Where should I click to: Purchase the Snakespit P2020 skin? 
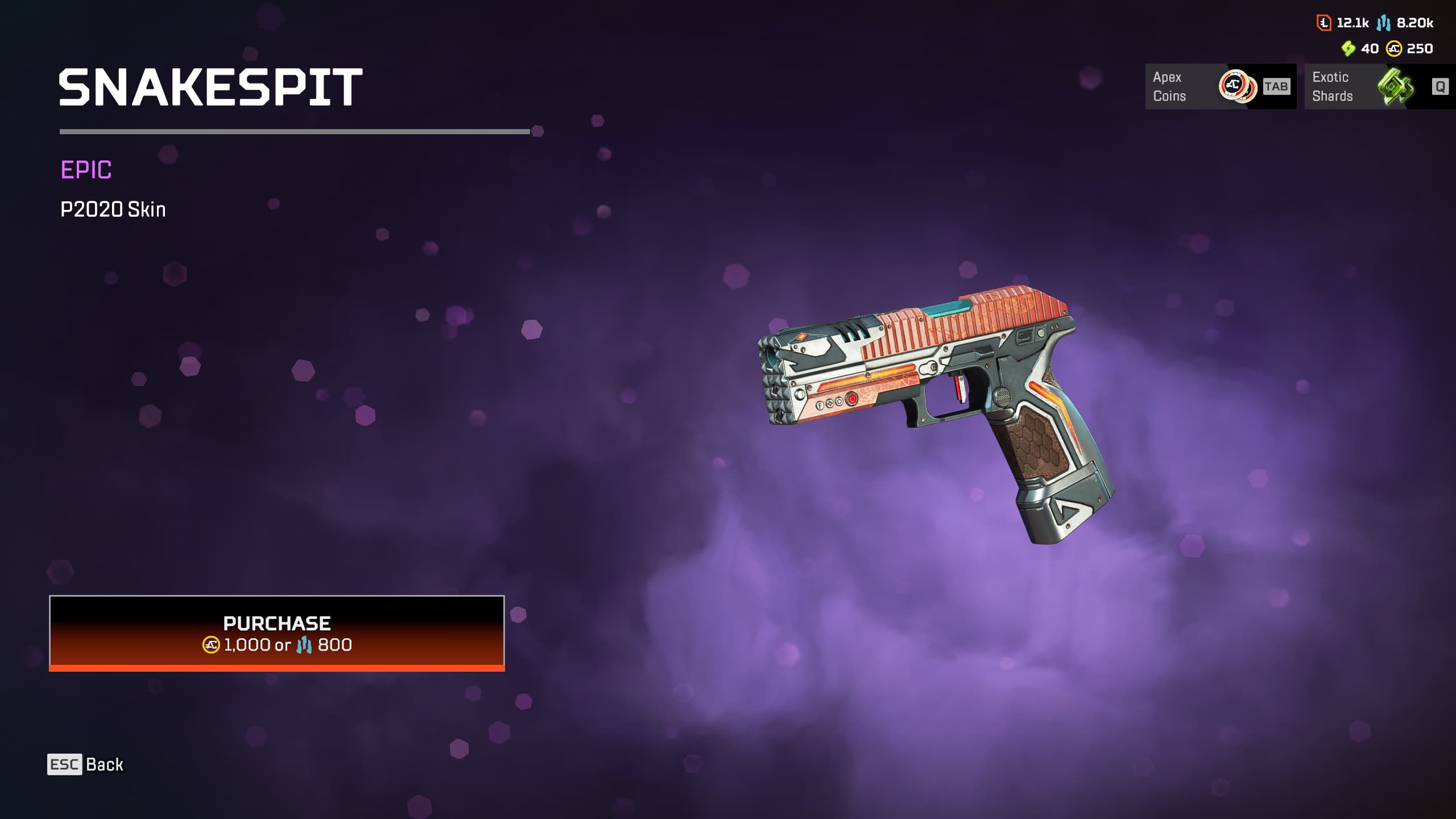(277, 633)
